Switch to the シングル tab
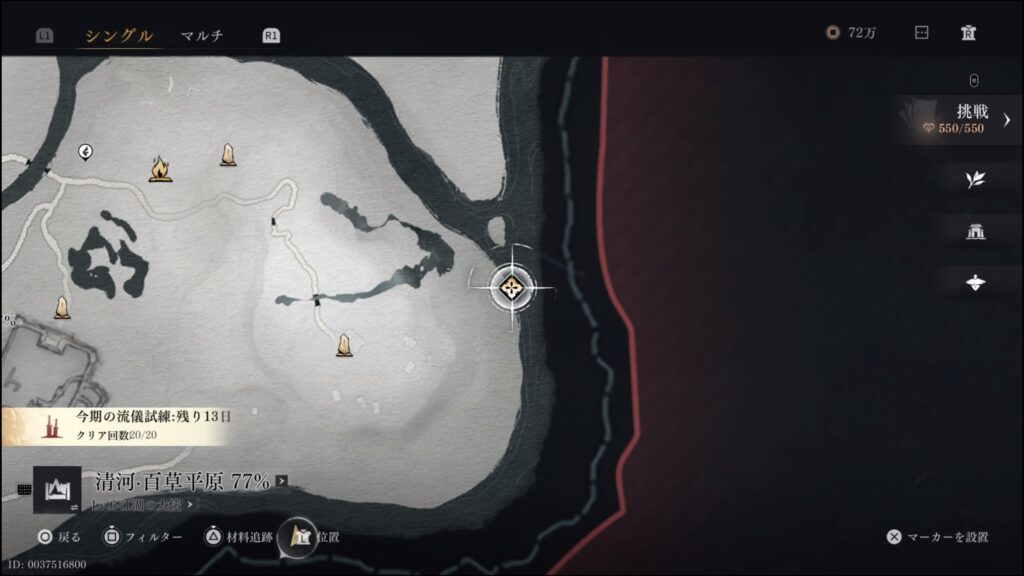The height and width of the screenshot is (576, 1024). (x=118, y=36)
